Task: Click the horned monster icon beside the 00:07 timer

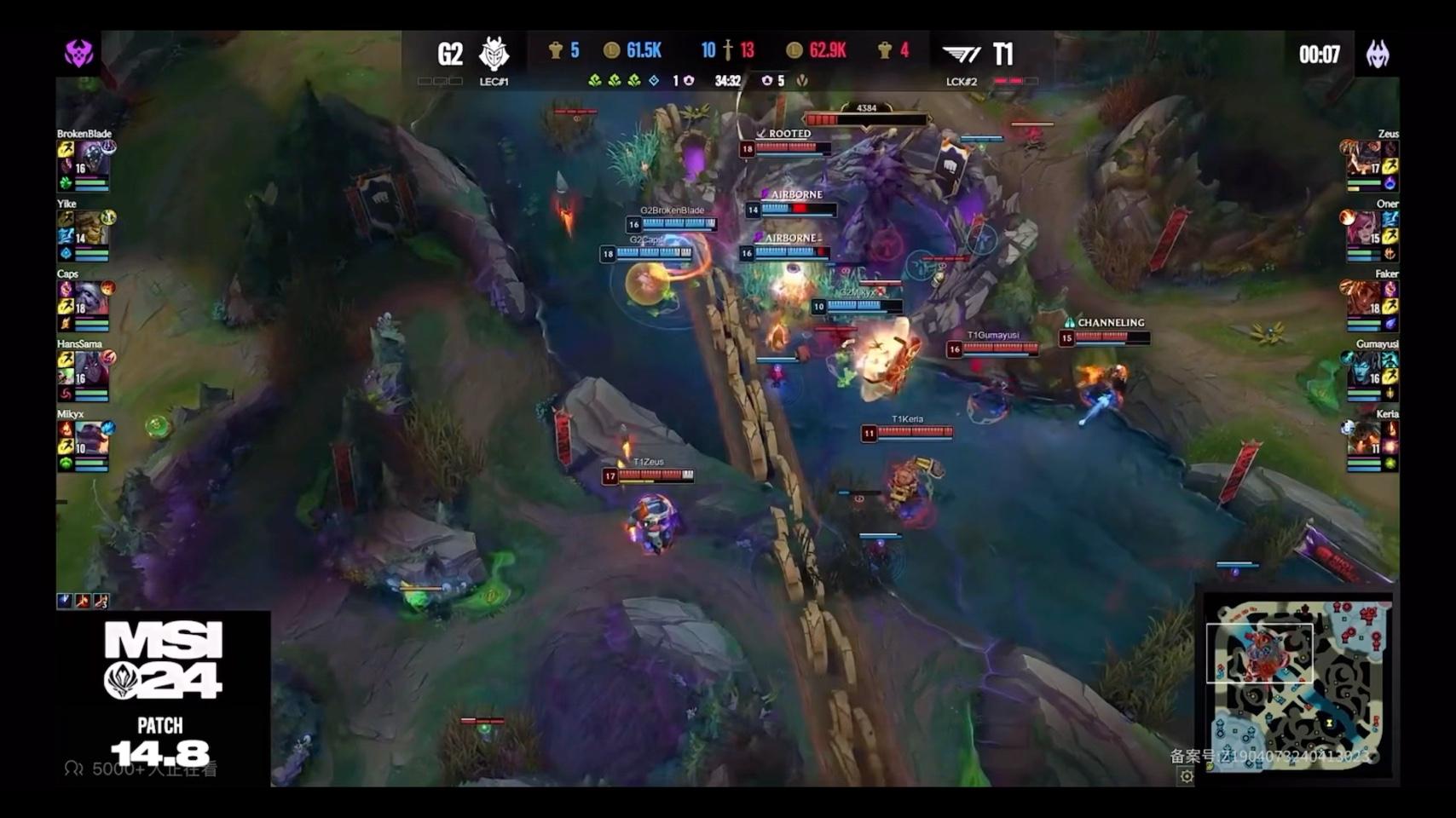Action: tap(1378, 54)
